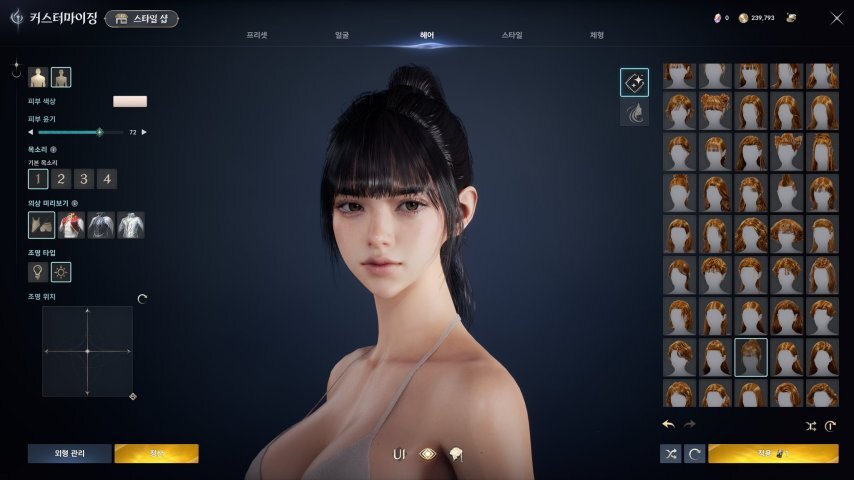Undo the last customization change
854x480 pixels.
(x=668, y=424)
